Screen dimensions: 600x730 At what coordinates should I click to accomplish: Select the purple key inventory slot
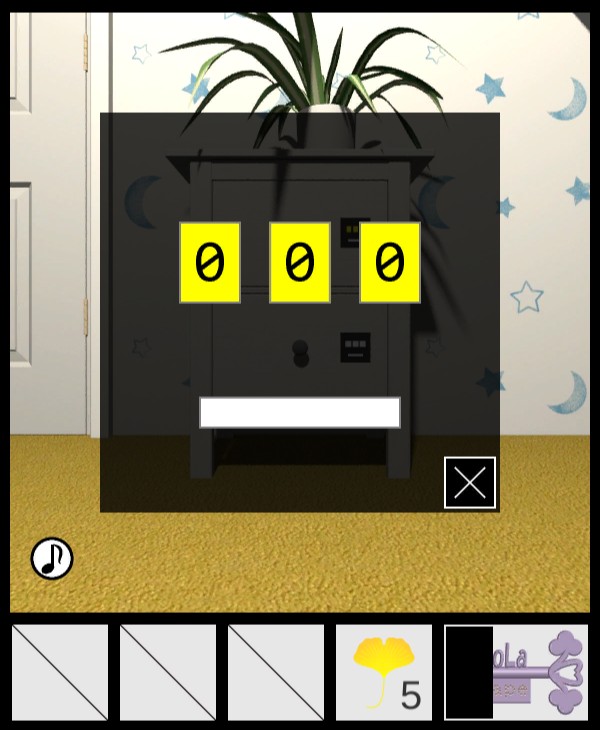(x=540, y=672)
